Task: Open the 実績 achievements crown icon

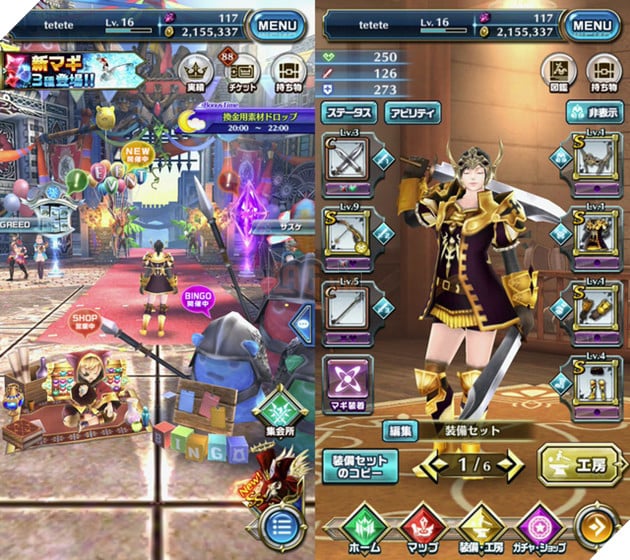Action: 195,72
